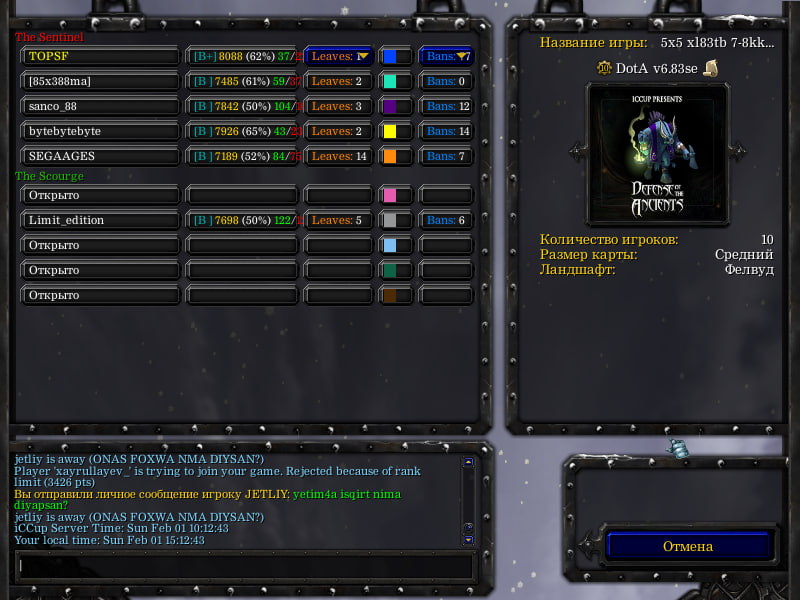This screenshot has height=600, width=800.
Task: Open the Bans: 6 dropdown for Limit_edition
Action: 446,220
